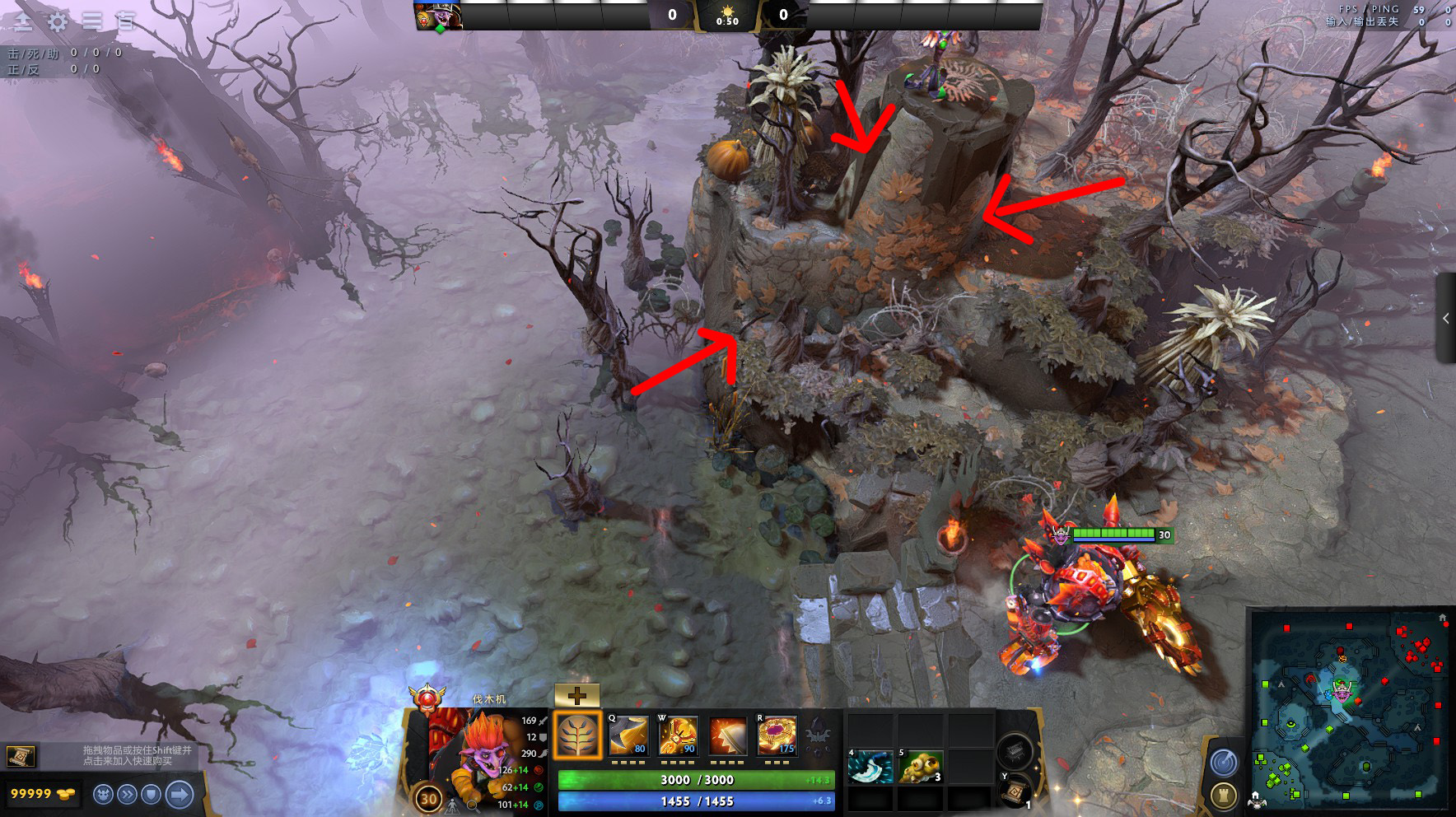Activate Scan with the radar icon
Image resolution: width=1456 pixels, height=817 pixels.
coord(1223,762)
